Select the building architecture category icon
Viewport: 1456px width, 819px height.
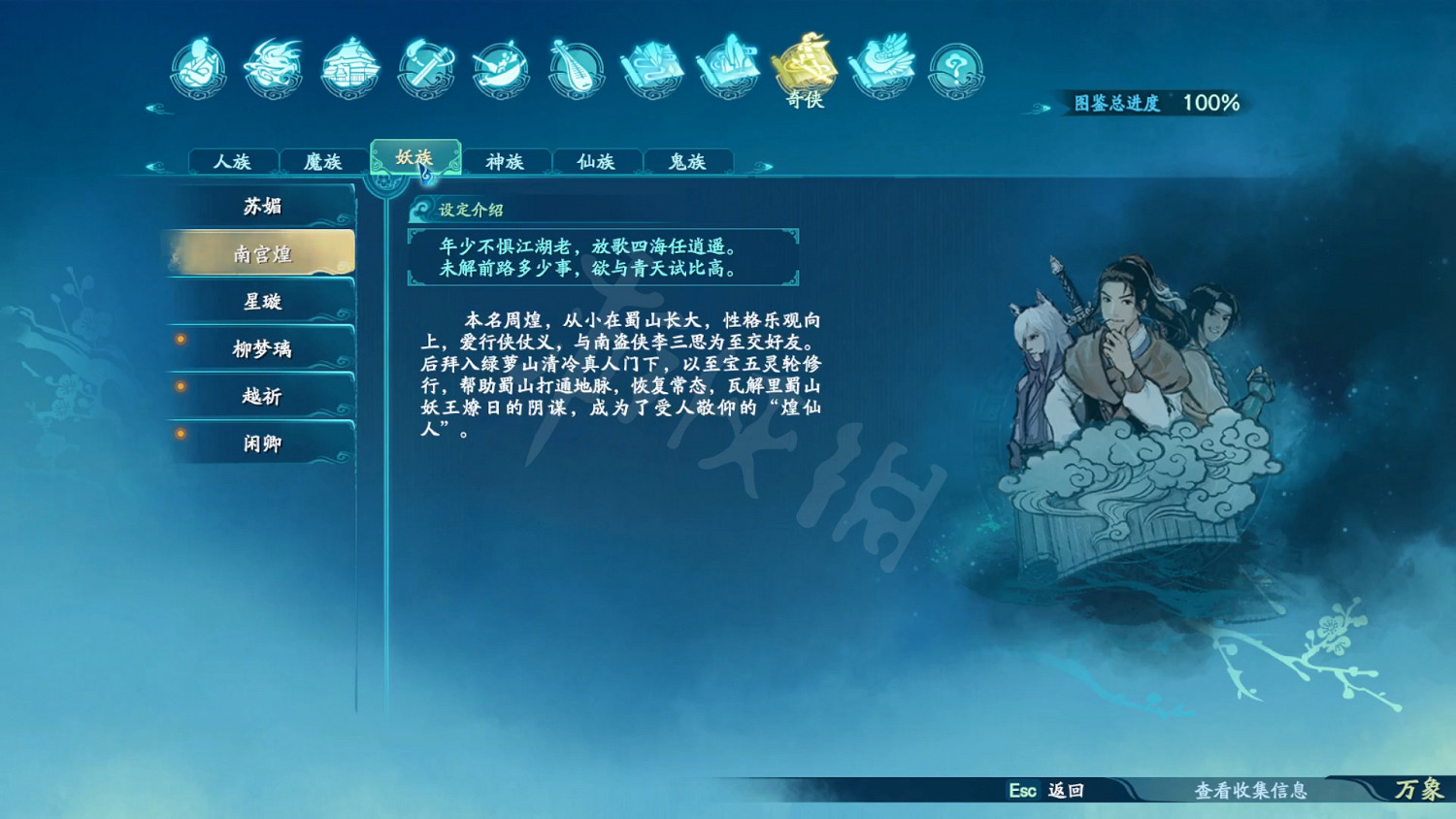(348, 66)
